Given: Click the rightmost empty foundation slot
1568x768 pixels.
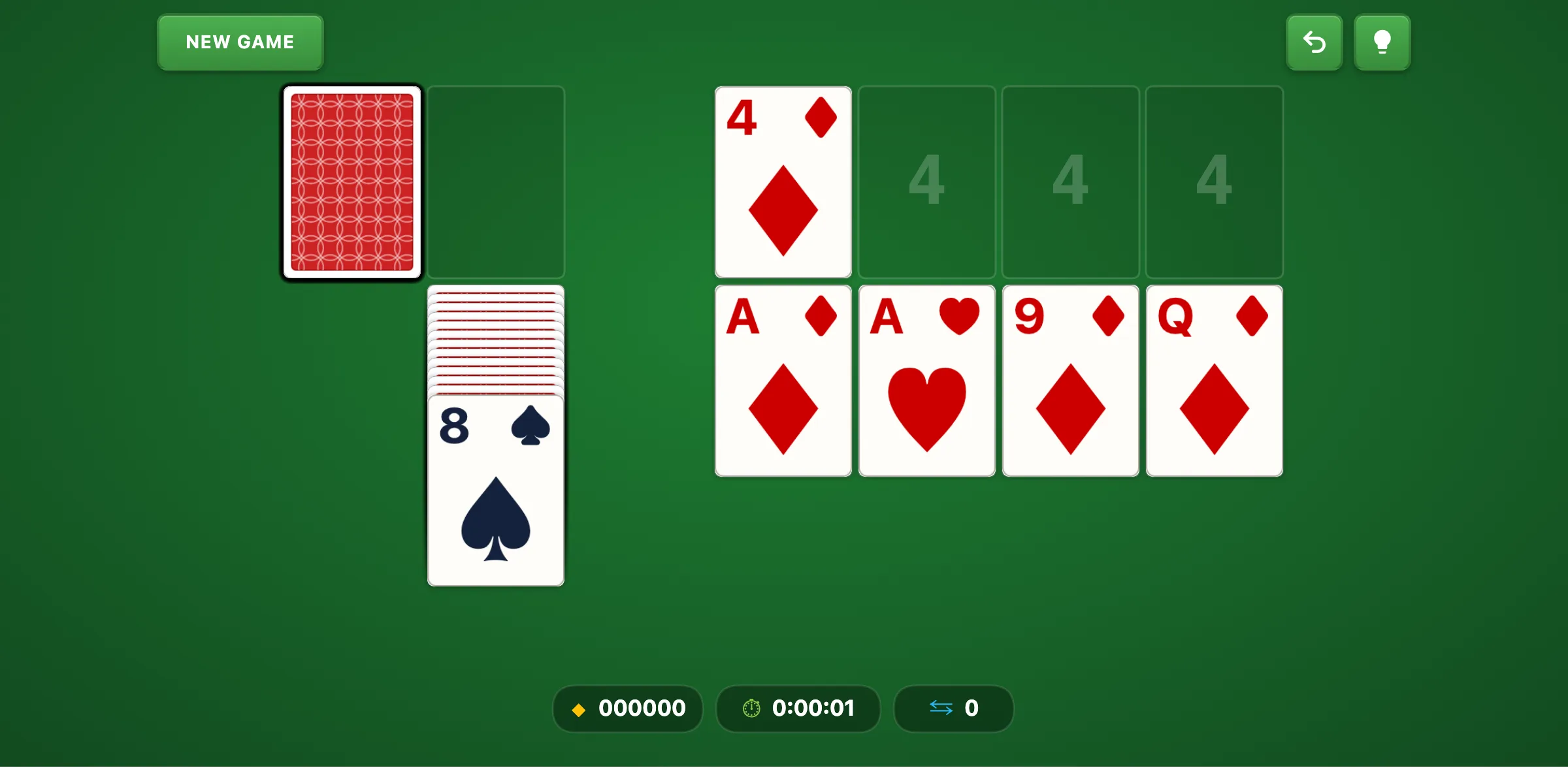Looking at the screenshot, I should coord(1214,182).
